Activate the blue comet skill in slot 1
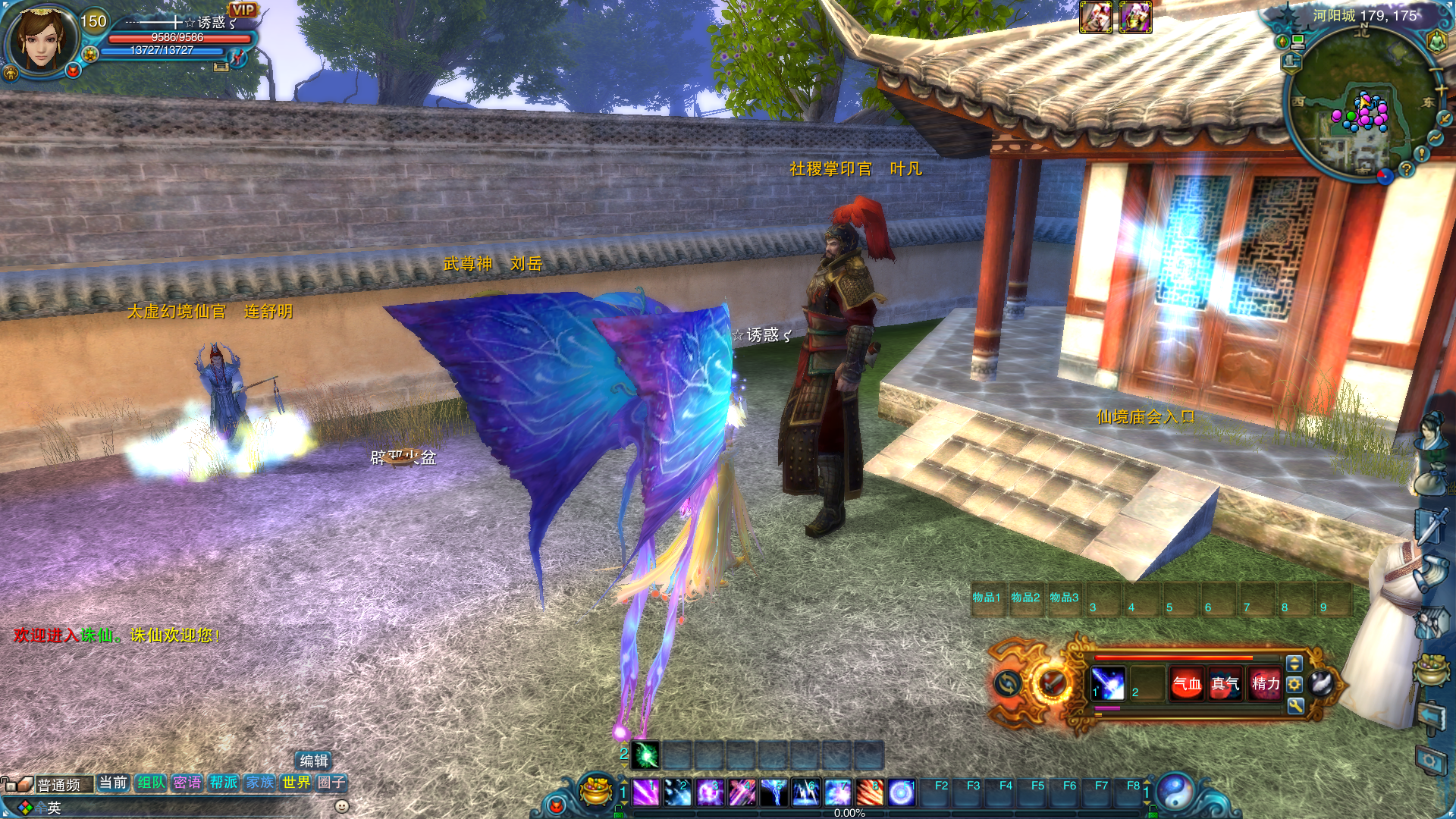The width and height of the screenshot is (1456, 819). pos(1108,684)
